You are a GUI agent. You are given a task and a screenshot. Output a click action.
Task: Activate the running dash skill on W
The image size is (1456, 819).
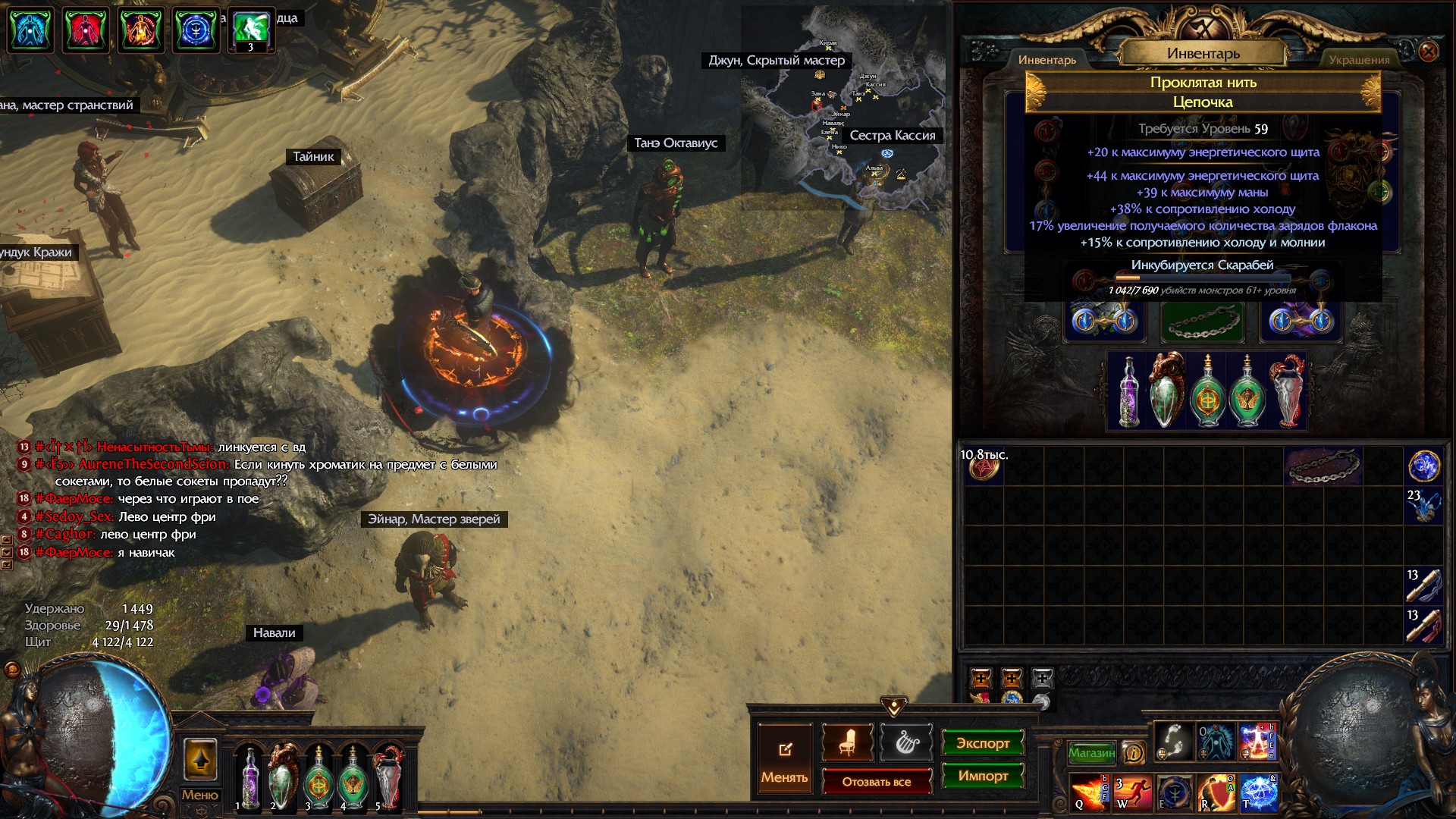pos(1131,792)
